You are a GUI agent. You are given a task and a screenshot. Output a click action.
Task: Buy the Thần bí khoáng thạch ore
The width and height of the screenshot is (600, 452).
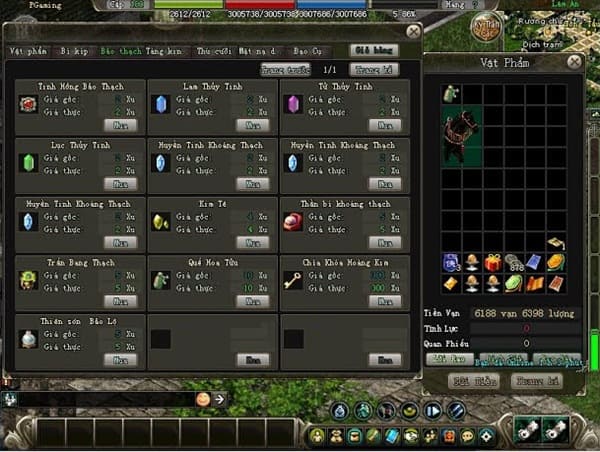(x=385, y=243)
